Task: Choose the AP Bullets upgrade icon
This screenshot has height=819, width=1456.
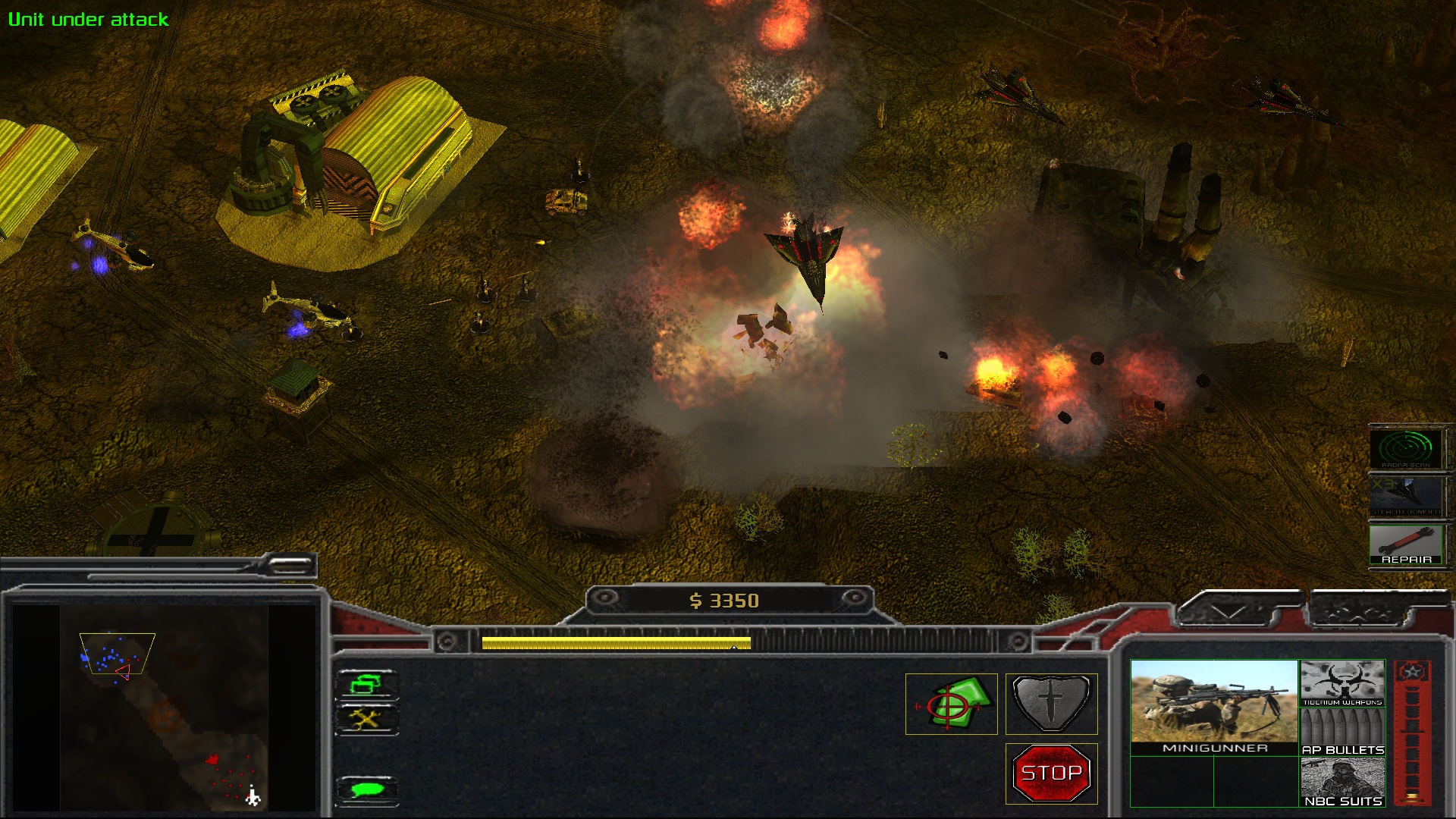Action: coord(1342,733)
